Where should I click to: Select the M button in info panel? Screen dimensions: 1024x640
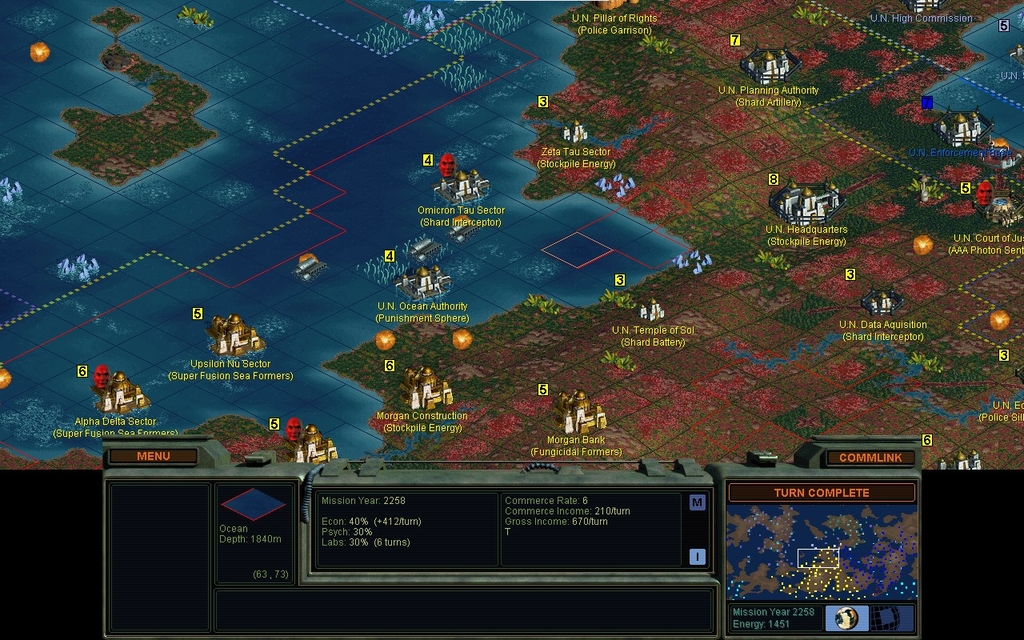coord(697,503)
